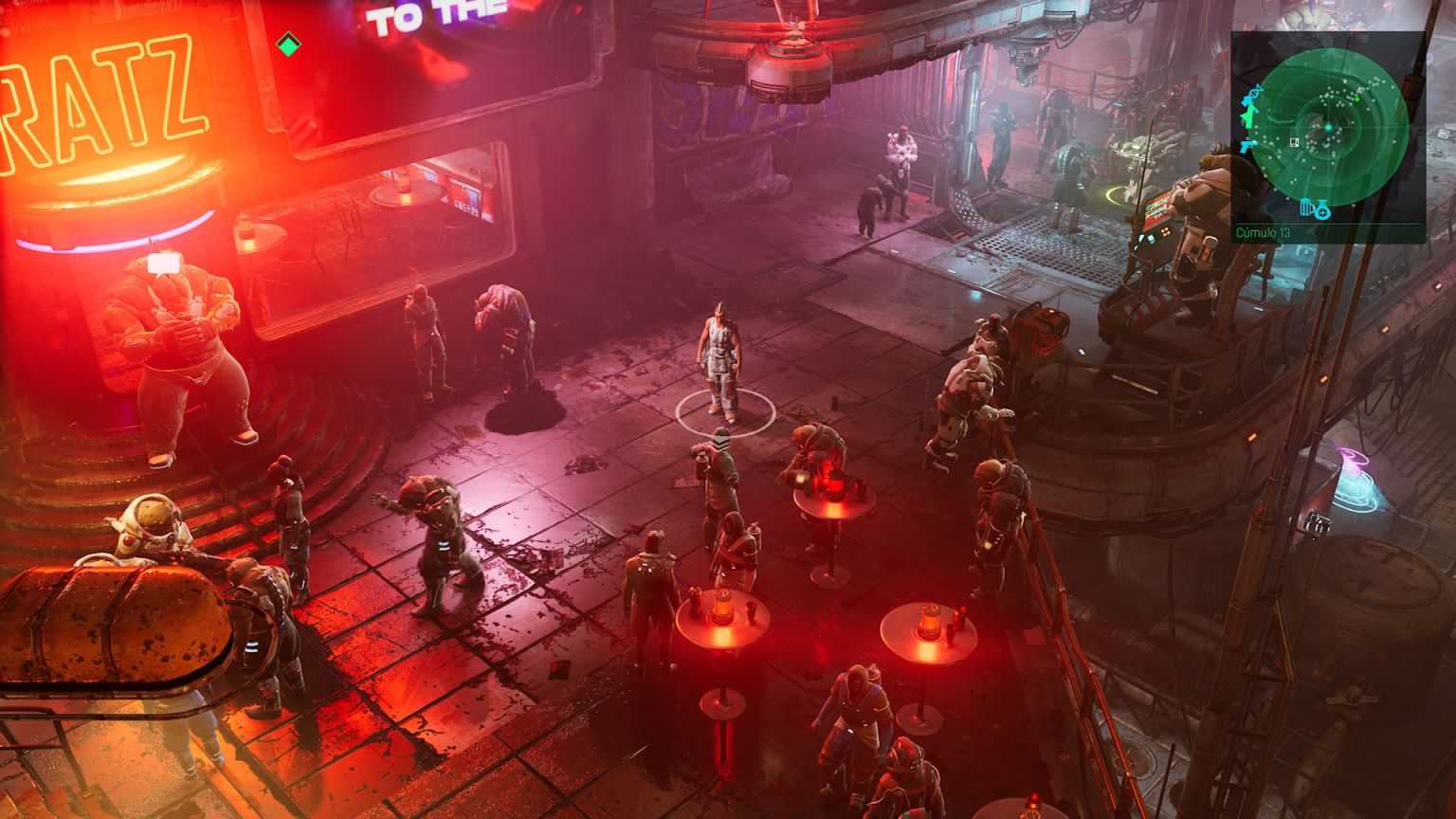The height and width of the screenshot is (819, 1456).
Task: Click the cyan player dot at minimap center
Action: click(1329, 125)
